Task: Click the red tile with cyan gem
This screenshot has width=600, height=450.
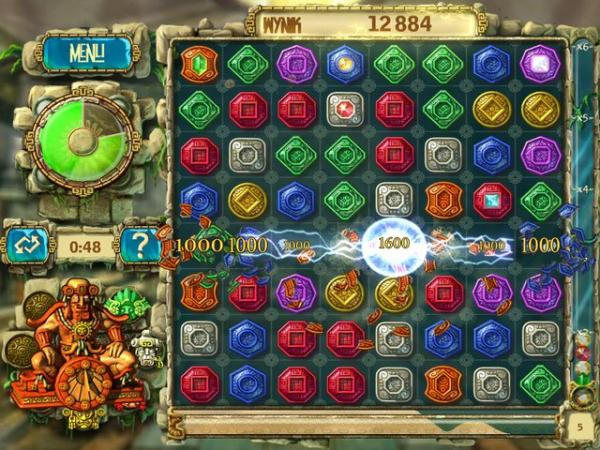Action: pos(492,200)
